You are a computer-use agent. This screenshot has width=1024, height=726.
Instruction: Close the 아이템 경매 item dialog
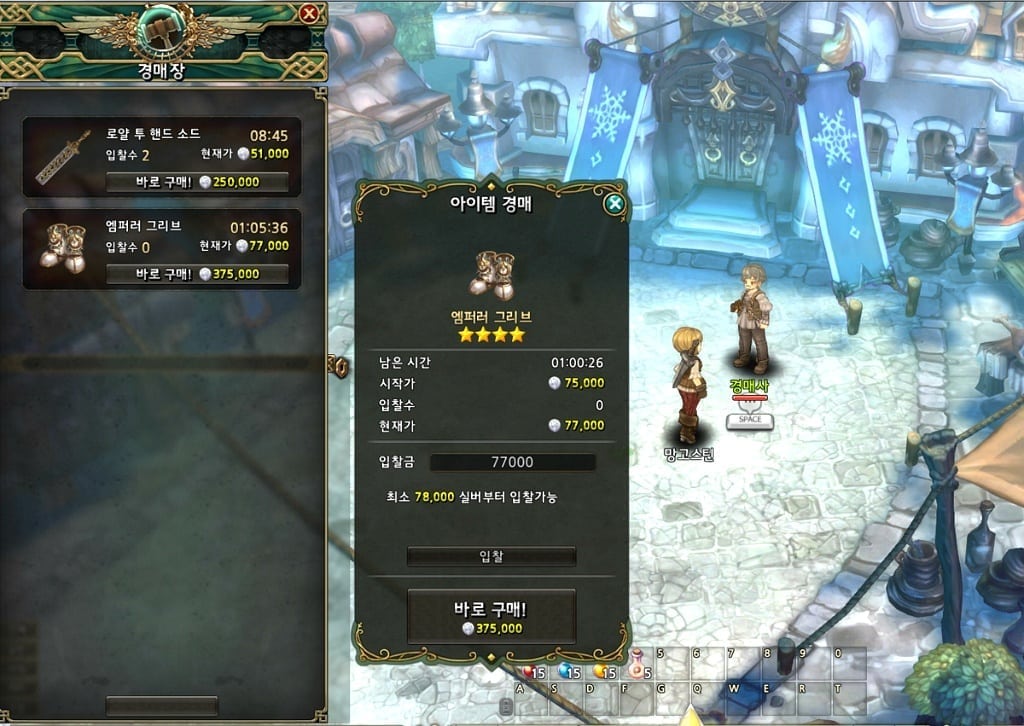(x=615, y=205)
